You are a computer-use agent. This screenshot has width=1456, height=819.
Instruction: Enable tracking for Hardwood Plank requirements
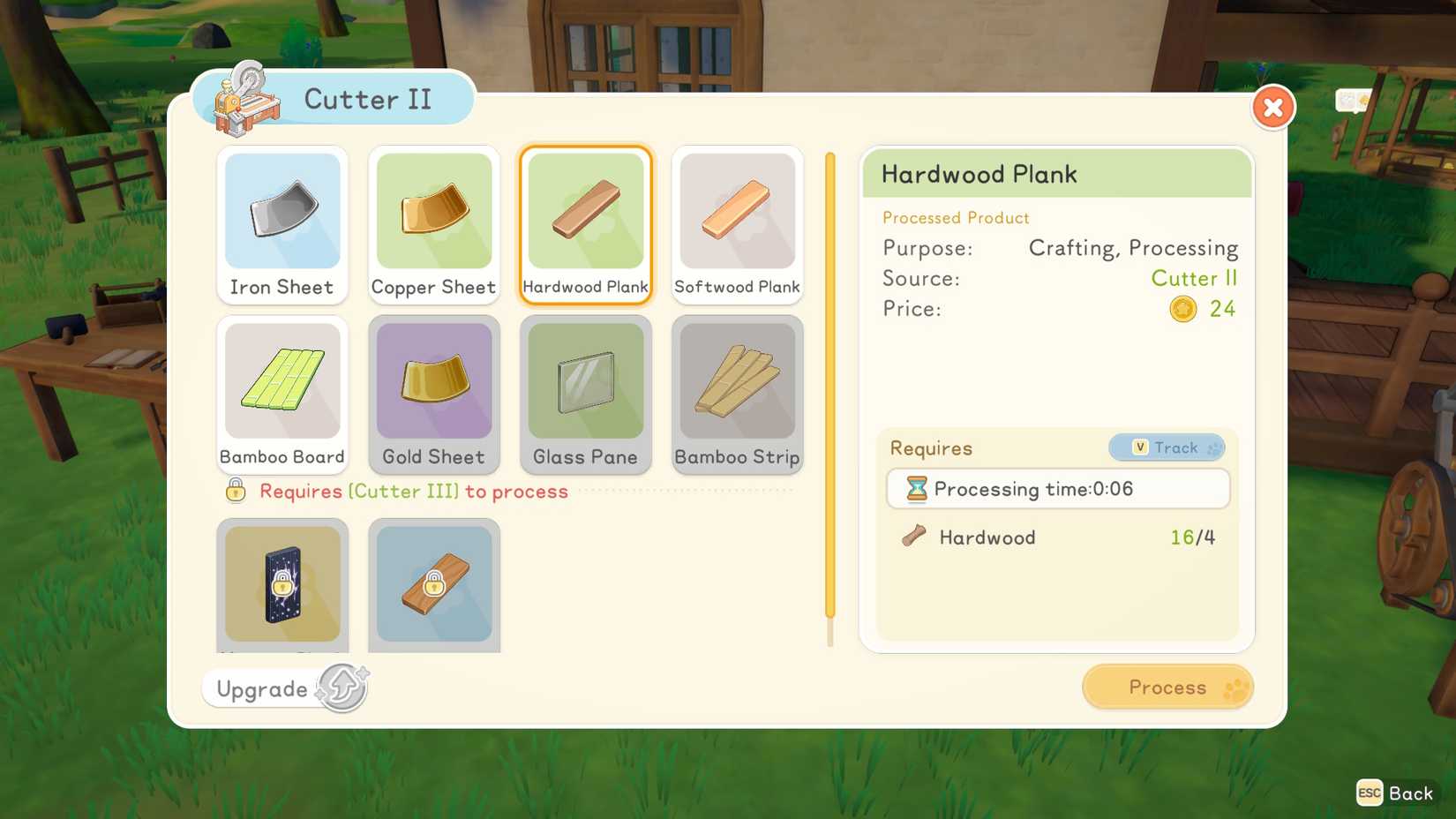point(1166,447)
